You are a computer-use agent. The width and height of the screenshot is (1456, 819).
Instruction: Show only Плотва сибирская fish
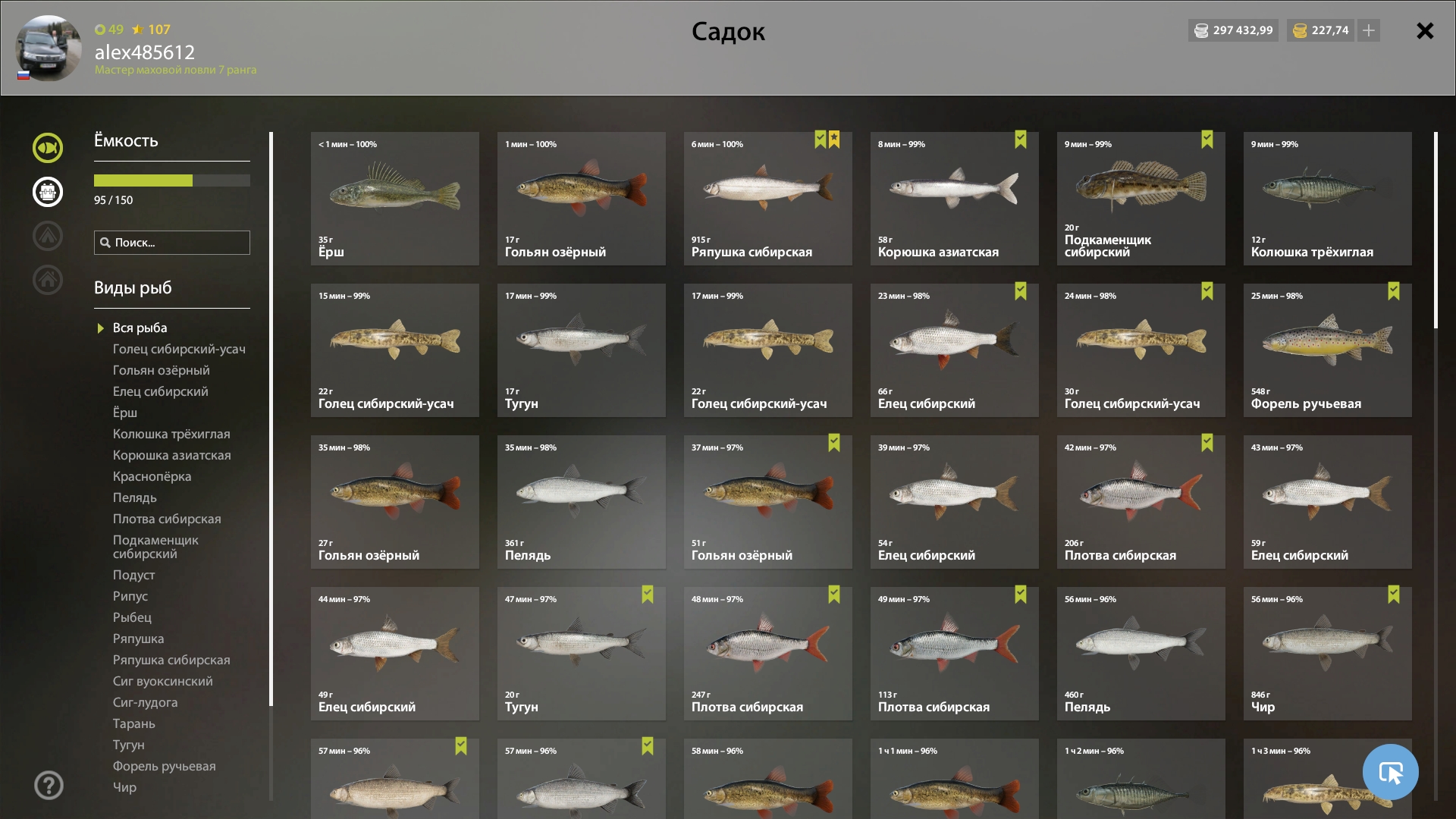pyautogui.click(x=167, y=519)
